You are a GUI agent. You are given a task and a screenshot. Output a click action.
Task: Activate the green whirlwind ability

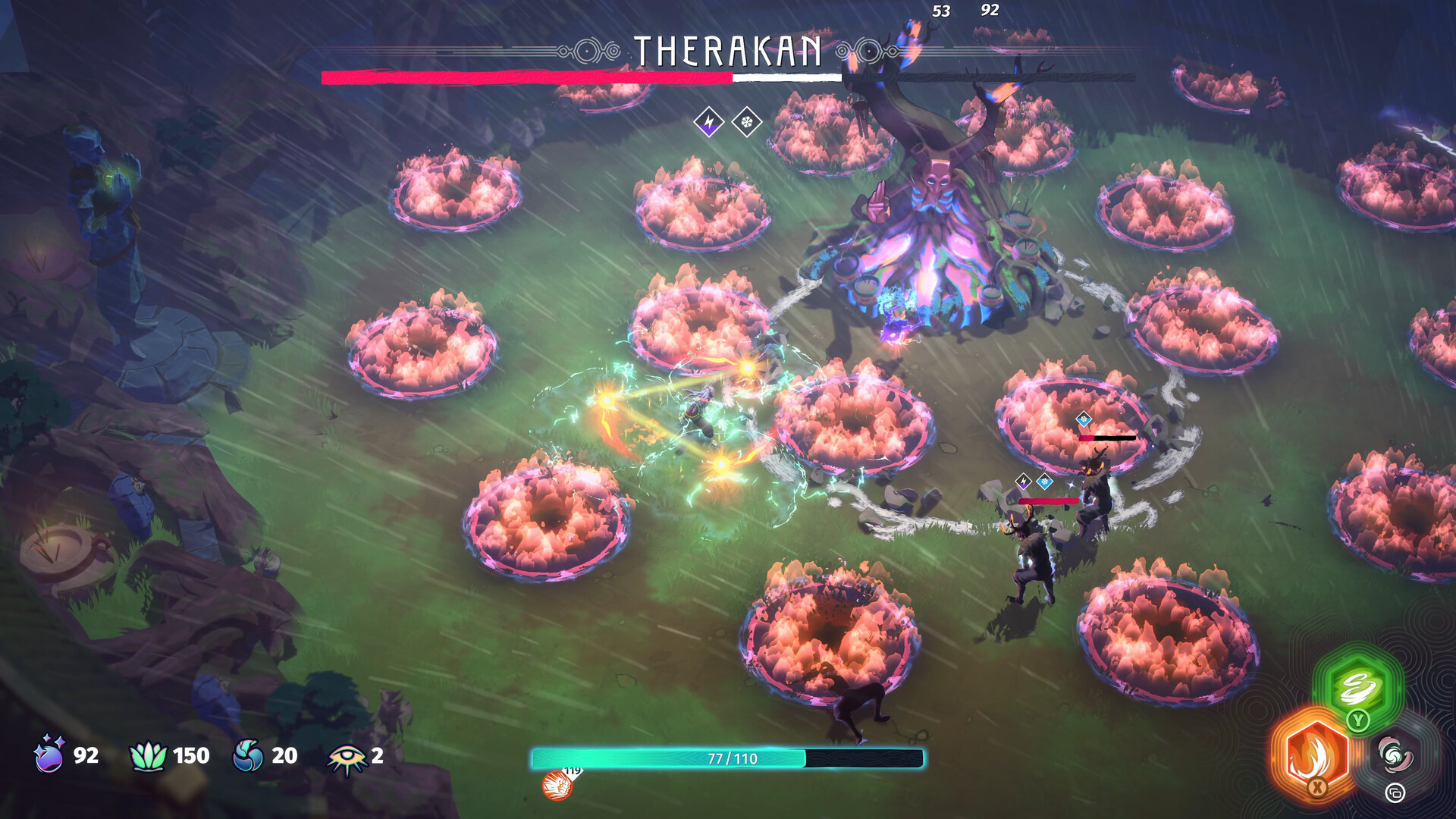click(x=1358, y=686)
